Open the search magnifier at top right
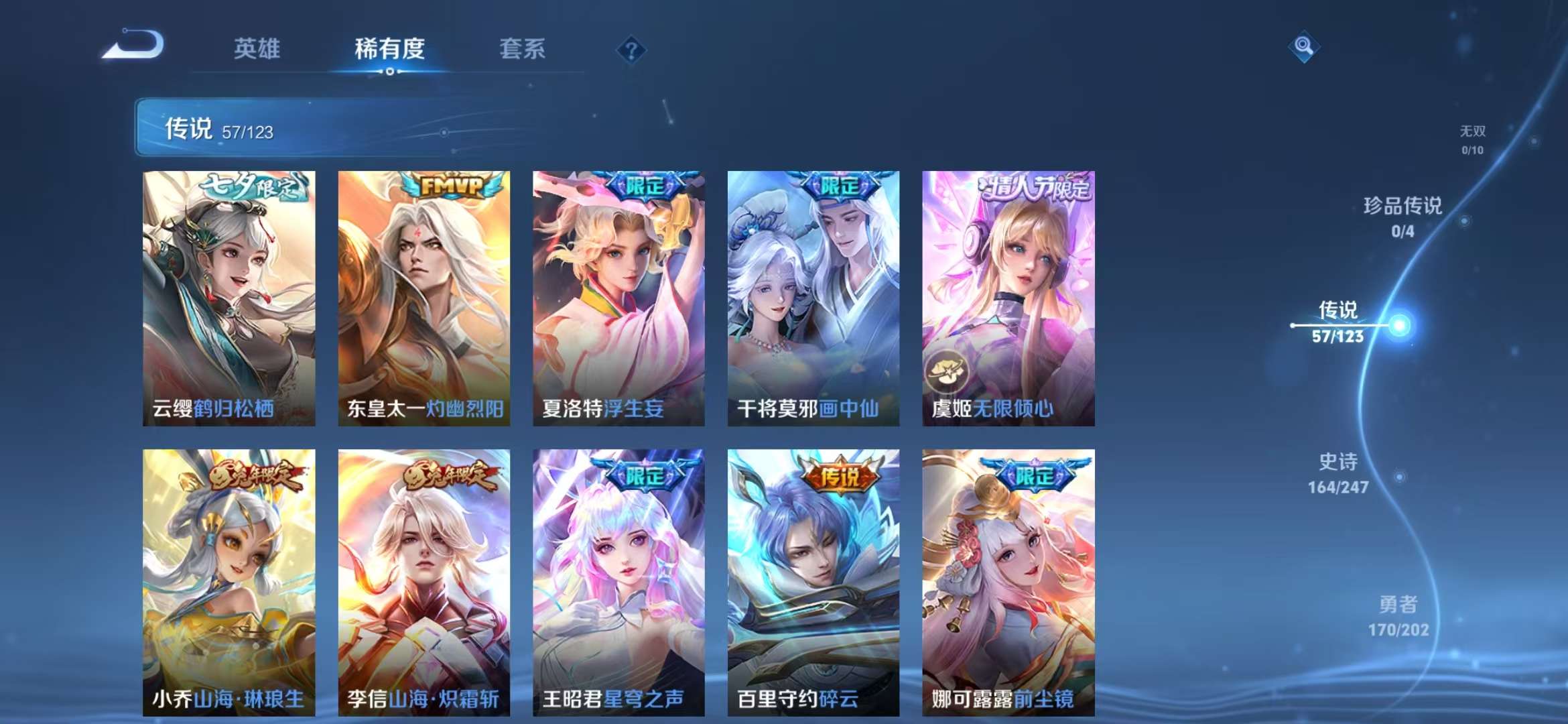 pyautogui.click(x=1304, y=47)
